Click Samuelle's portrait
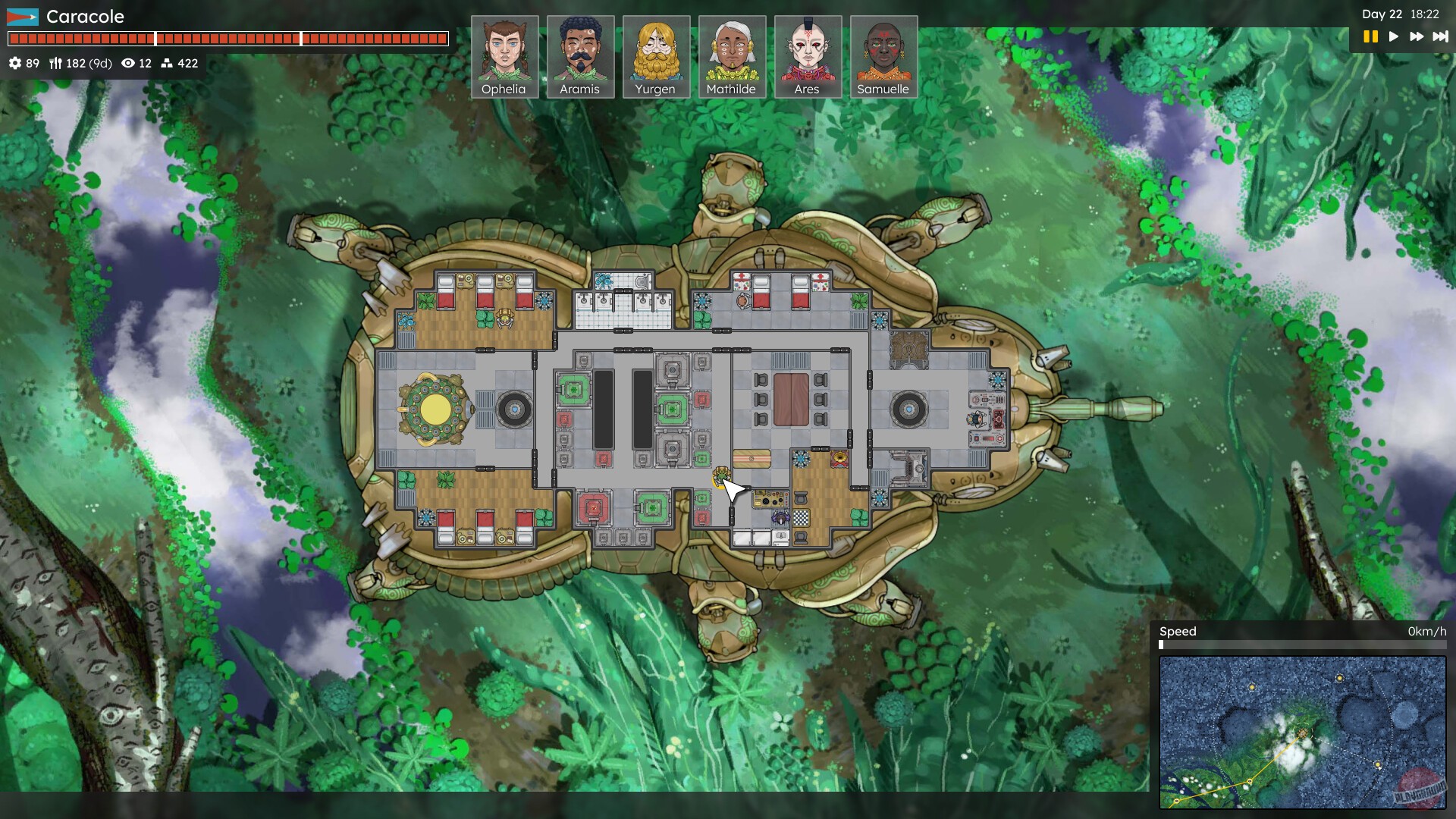 coord(883,53)
